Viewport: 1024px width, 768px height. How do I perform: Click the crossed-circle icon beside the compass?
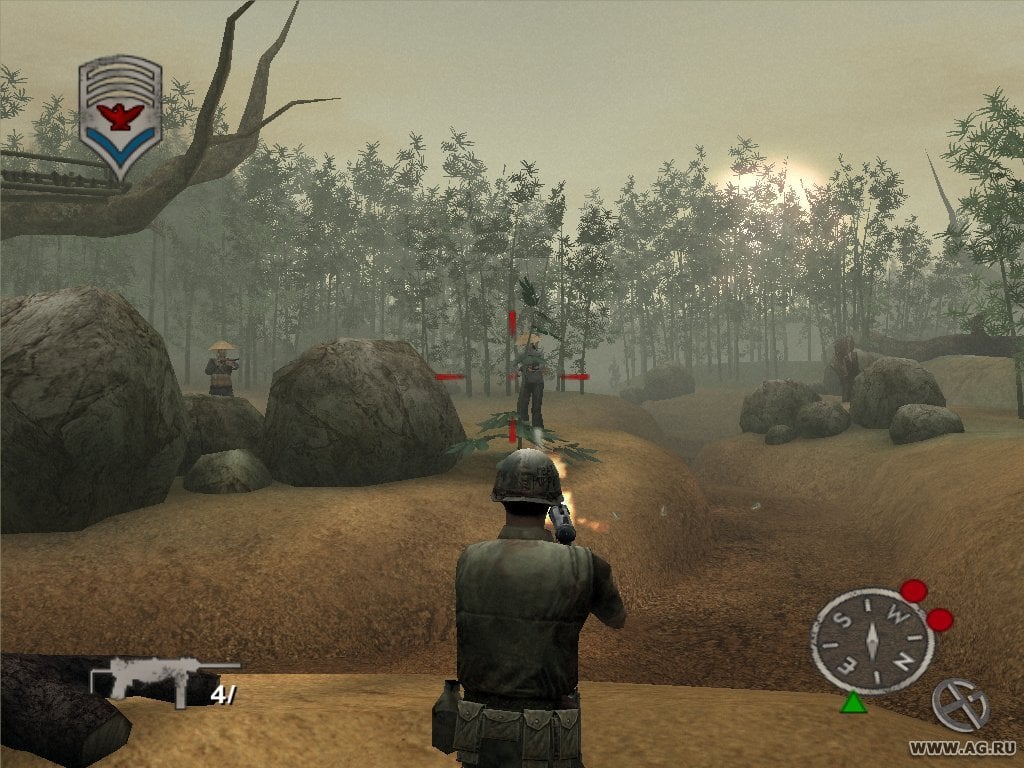(x=959, y=705)
